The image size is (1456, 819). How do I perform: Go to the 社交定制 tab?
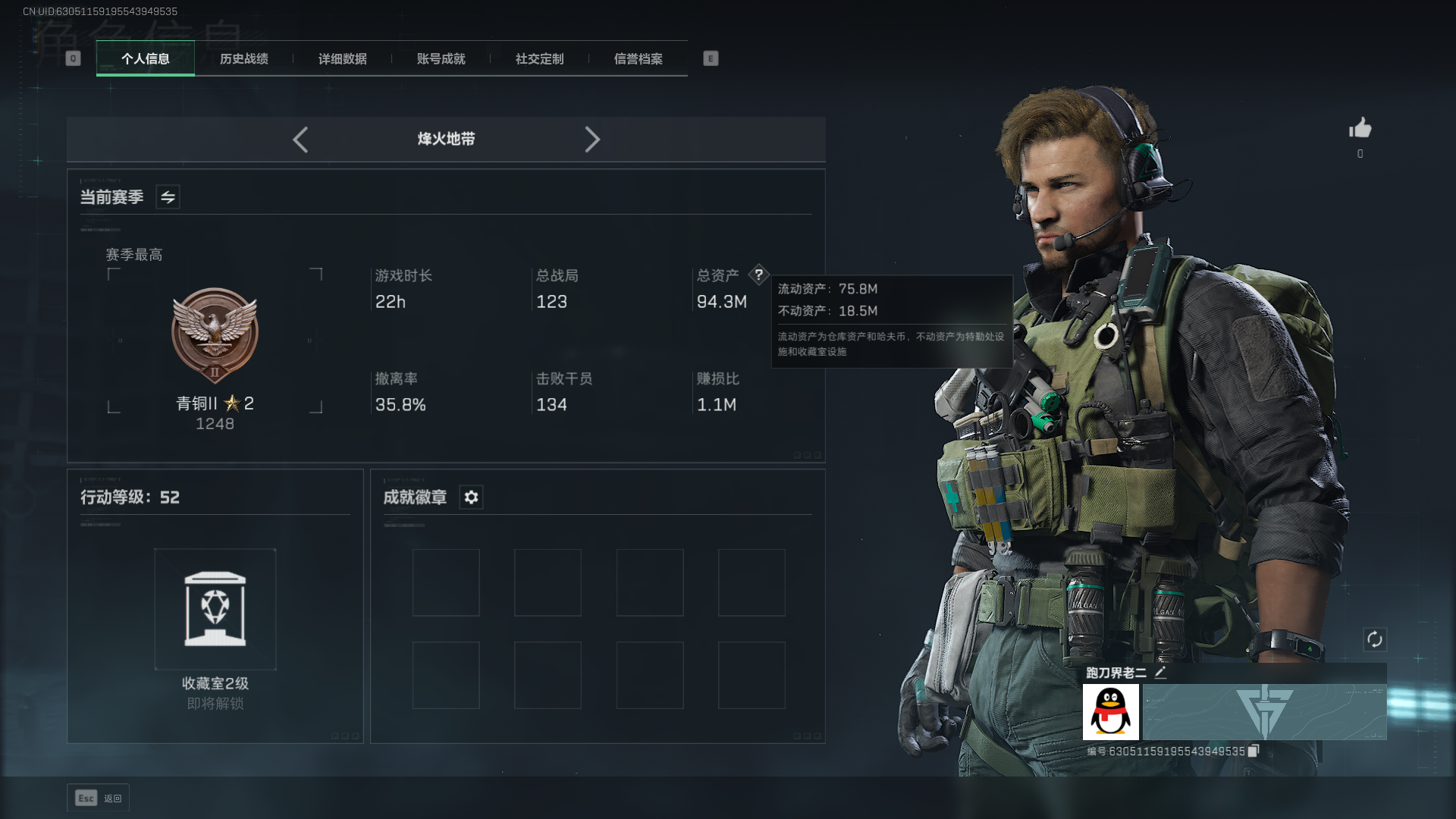pyautogui.click(x=539, y=58)
